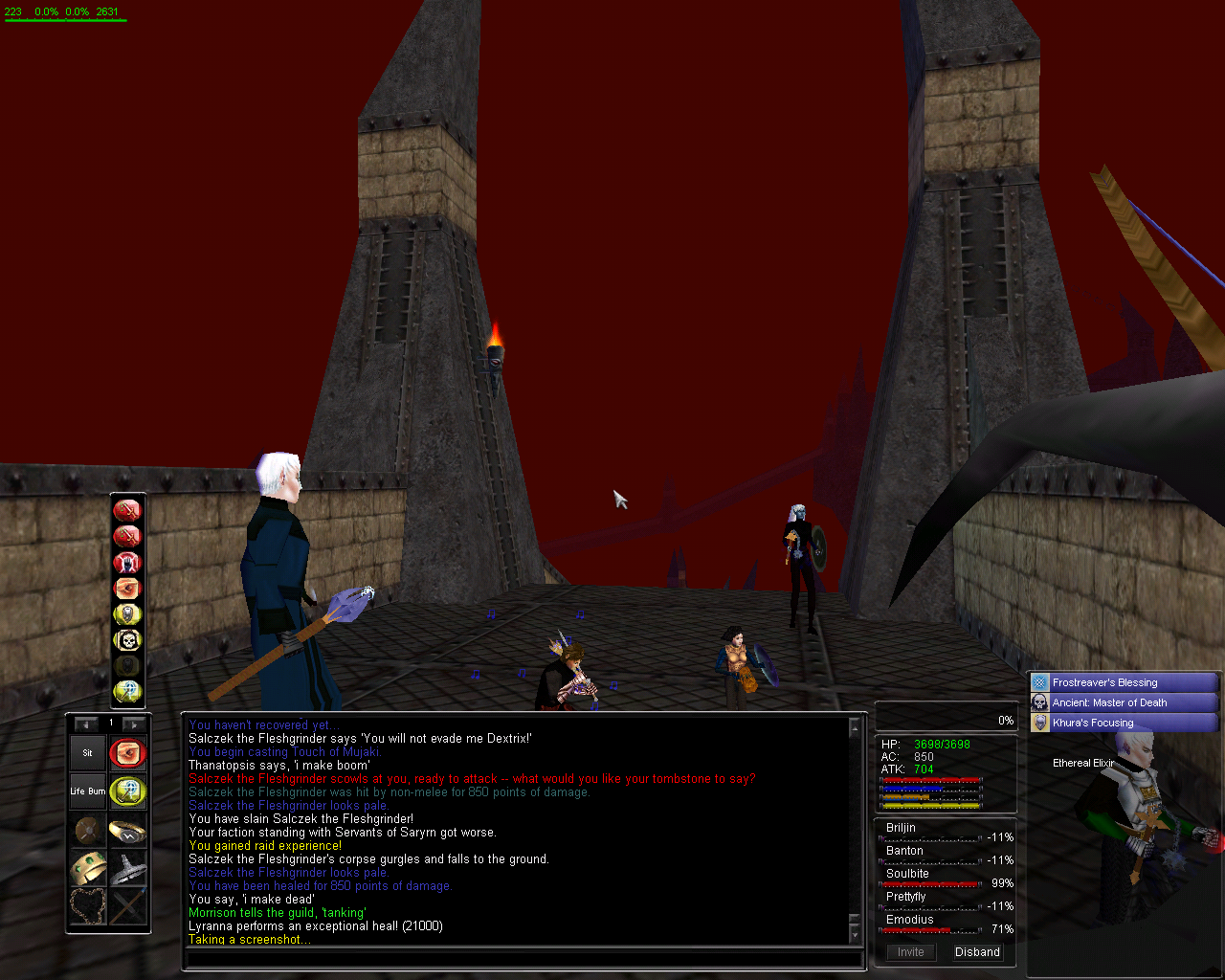The height and width of the screenshot is (980, 1225).
Task: Go to the previous hotbar page
Action: (86, 724)
